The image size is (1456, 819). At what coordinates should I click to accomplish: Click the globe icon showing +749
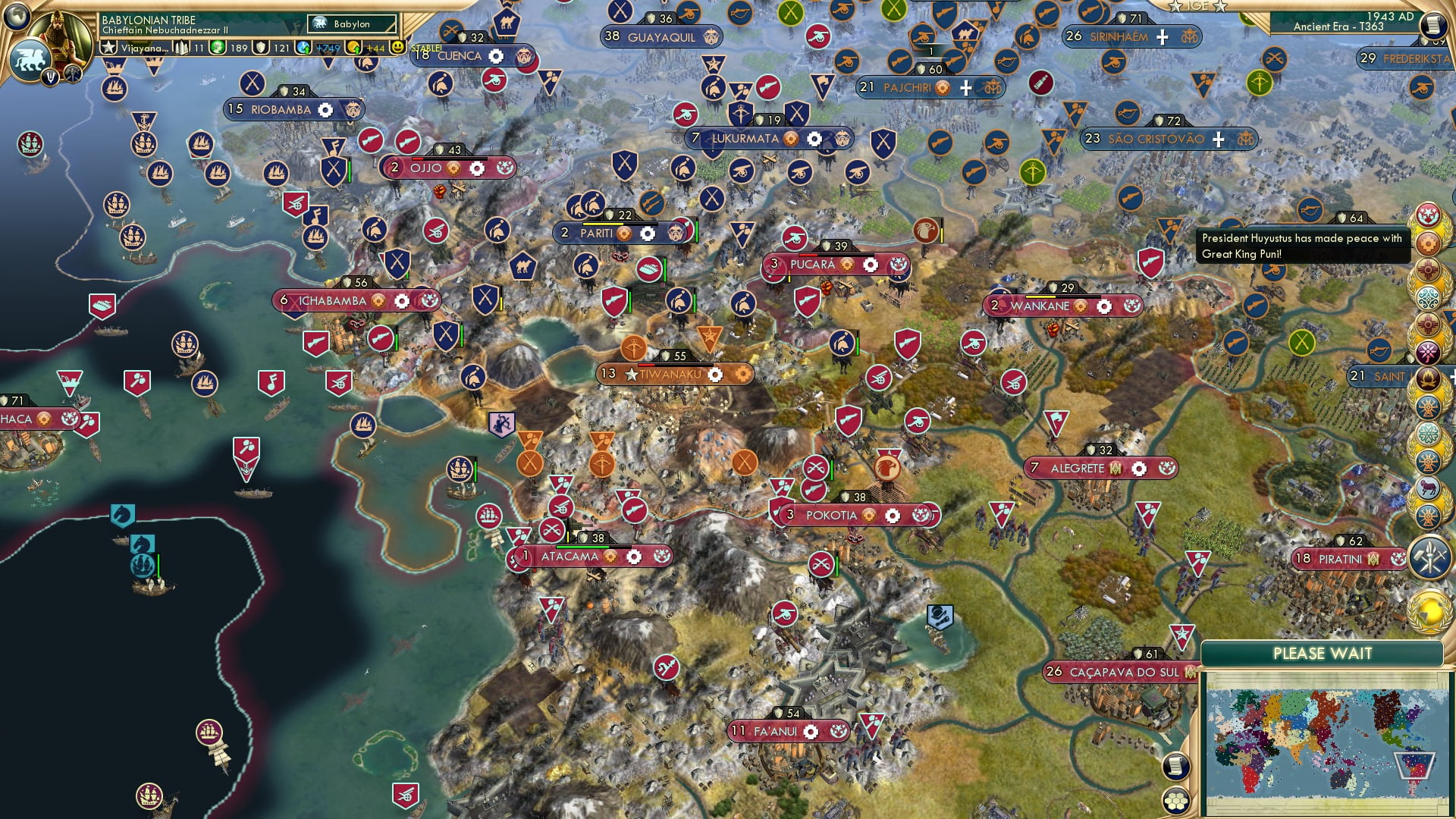(x=302, y=48)
